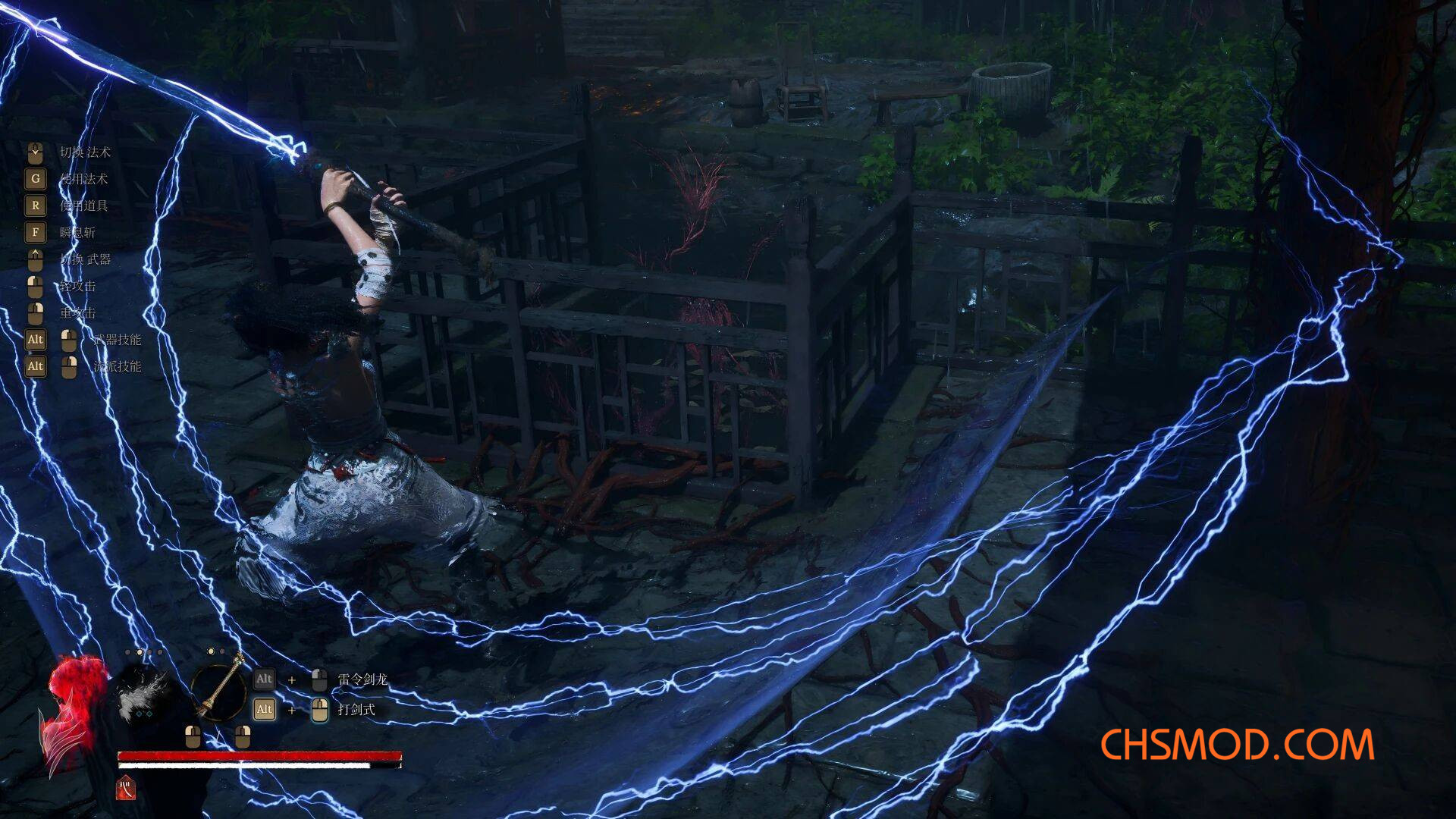
Task: Select the red status effect badge
Action: (x=126, y=789)
